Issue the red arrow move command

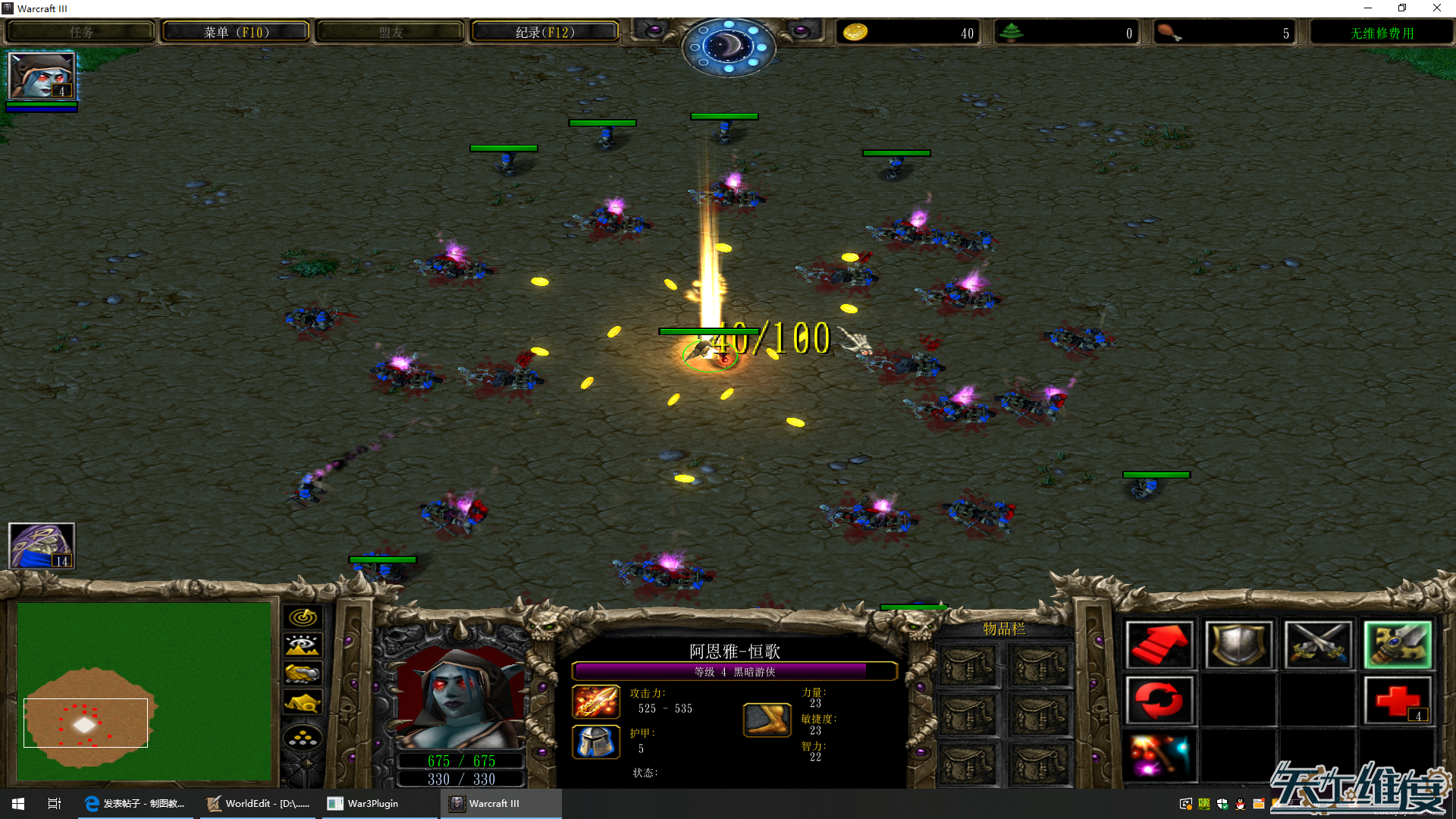[x=1159, y=645]
